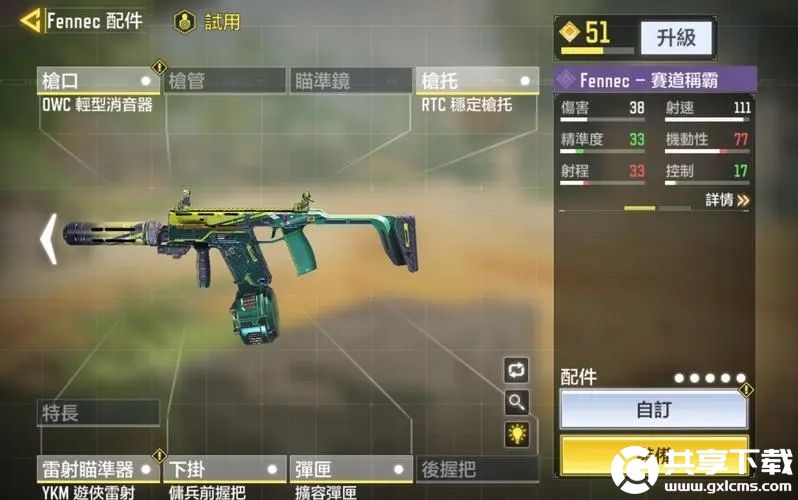This screenshot has width=798, height=500.
Task: Switch to previous weapon with left arrow
Action: [47, 240]
